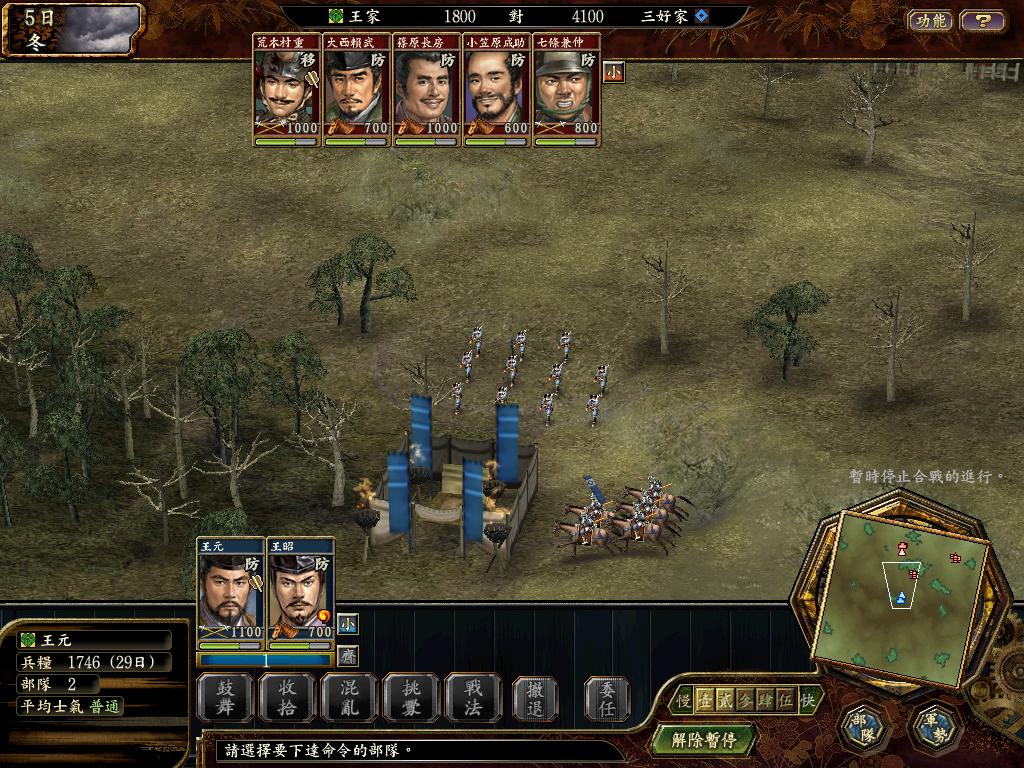Use the 混亂 confuse command
Image resolution: width=1024 pixels, height=768 pixels.
349,697
